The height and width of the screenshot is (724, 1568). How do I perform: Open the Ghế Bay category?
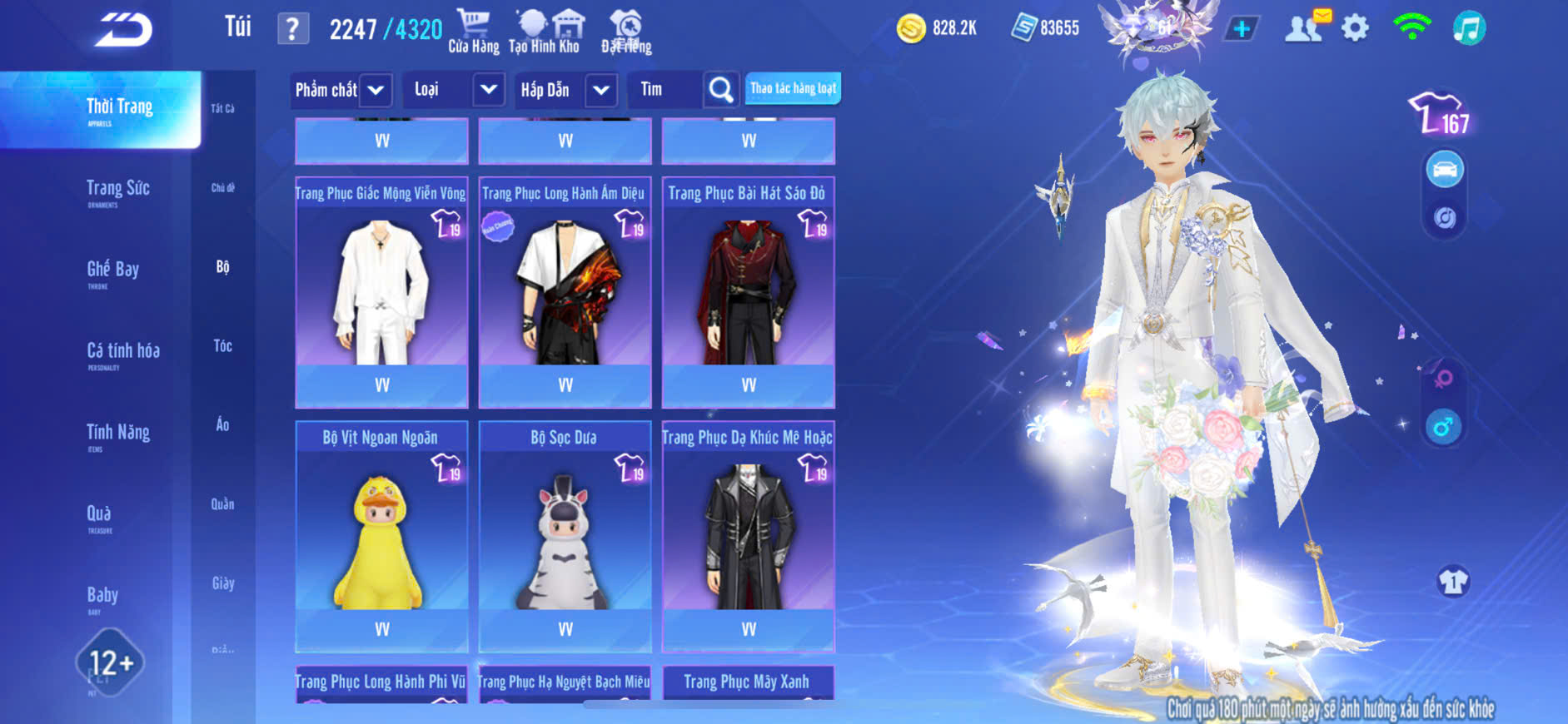112,271
